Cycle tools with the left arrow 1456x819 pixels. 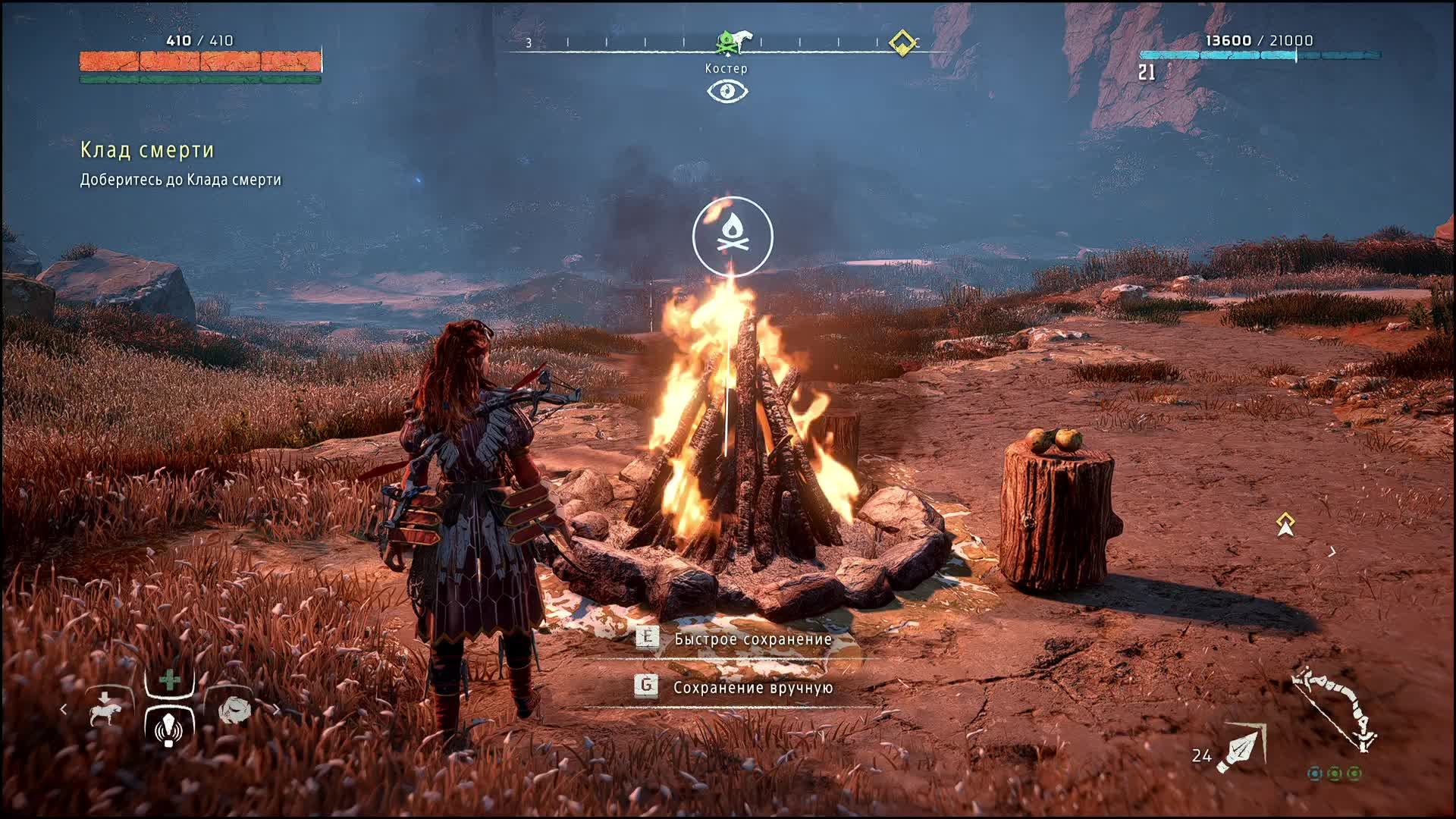tap(64, 710)
